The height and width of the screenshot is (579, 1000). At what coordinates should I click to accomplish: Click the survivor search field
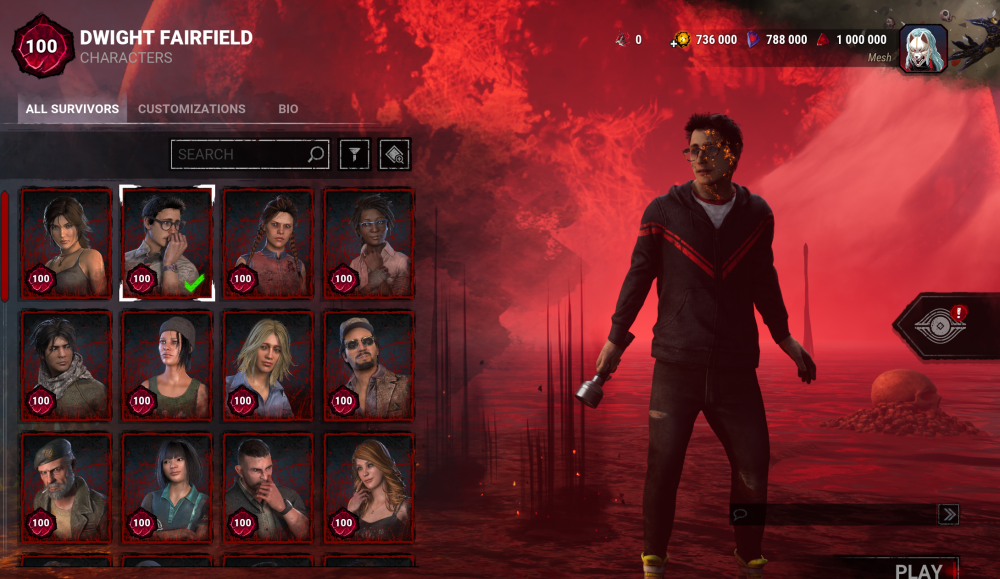(240, 154)
